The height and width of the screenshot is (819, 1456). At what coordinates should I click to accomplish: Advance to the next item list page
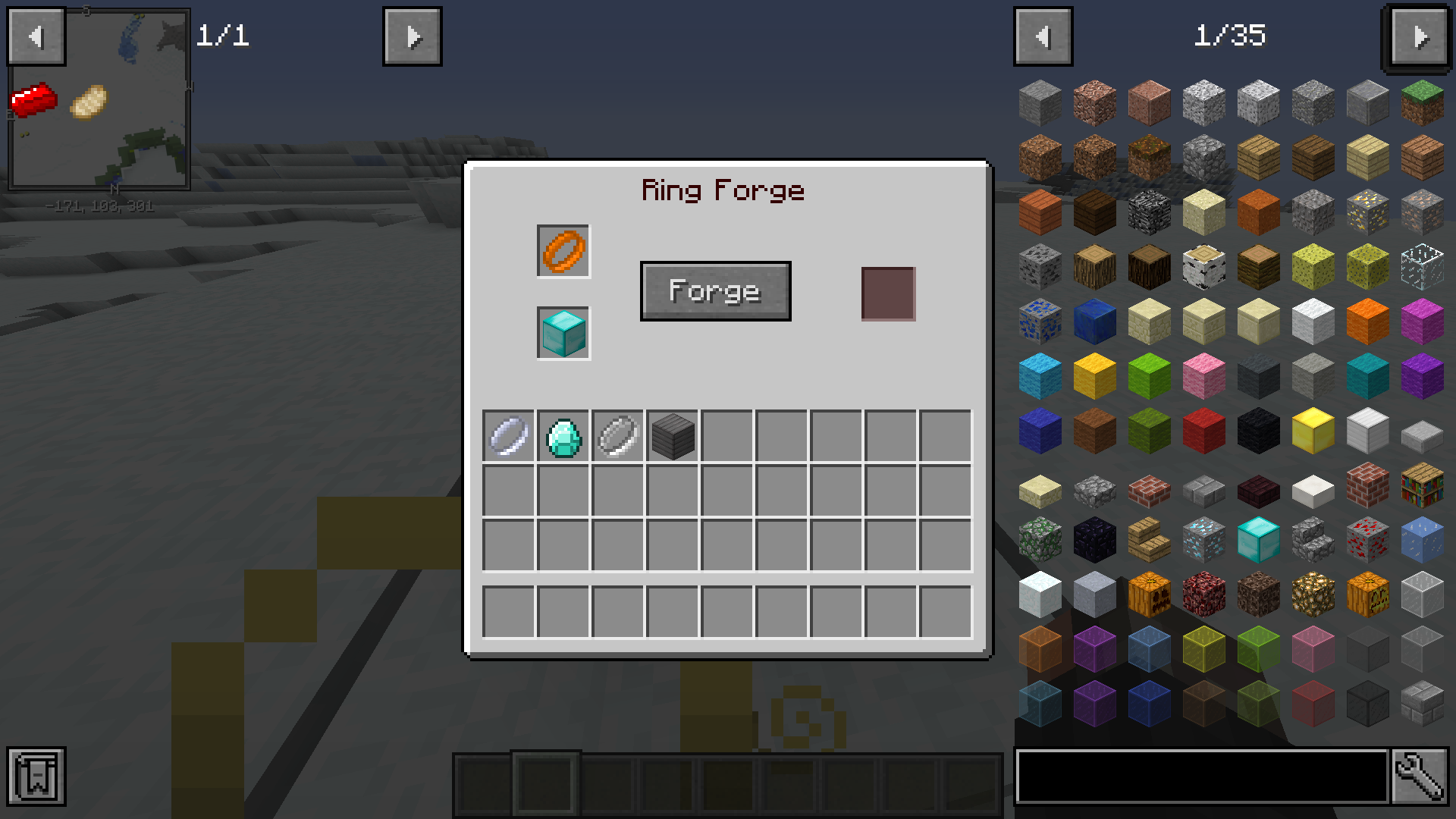click(1419, 36)
